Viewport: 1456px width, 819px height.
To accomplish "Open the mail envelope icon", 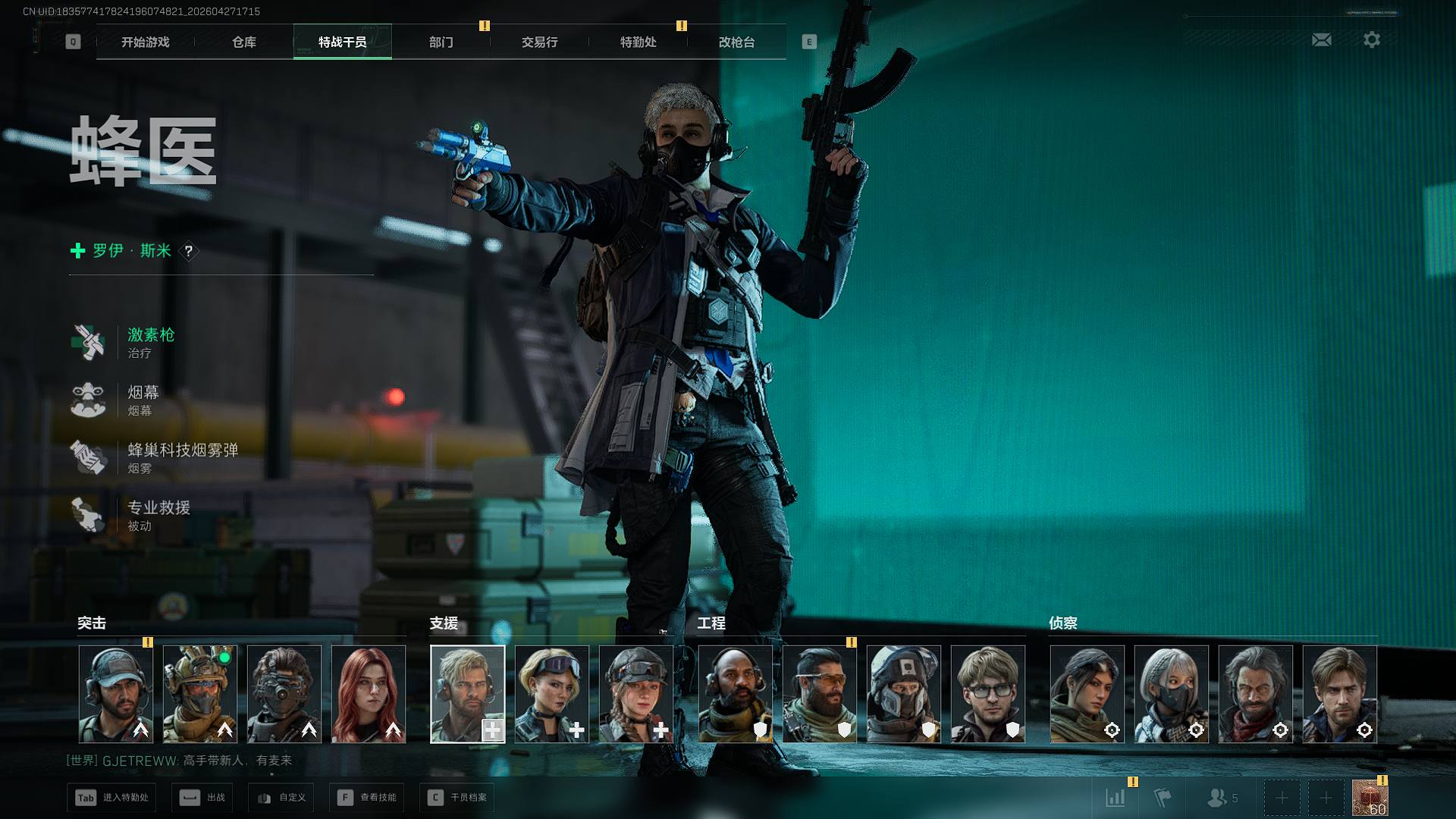I will point(1321,39).
